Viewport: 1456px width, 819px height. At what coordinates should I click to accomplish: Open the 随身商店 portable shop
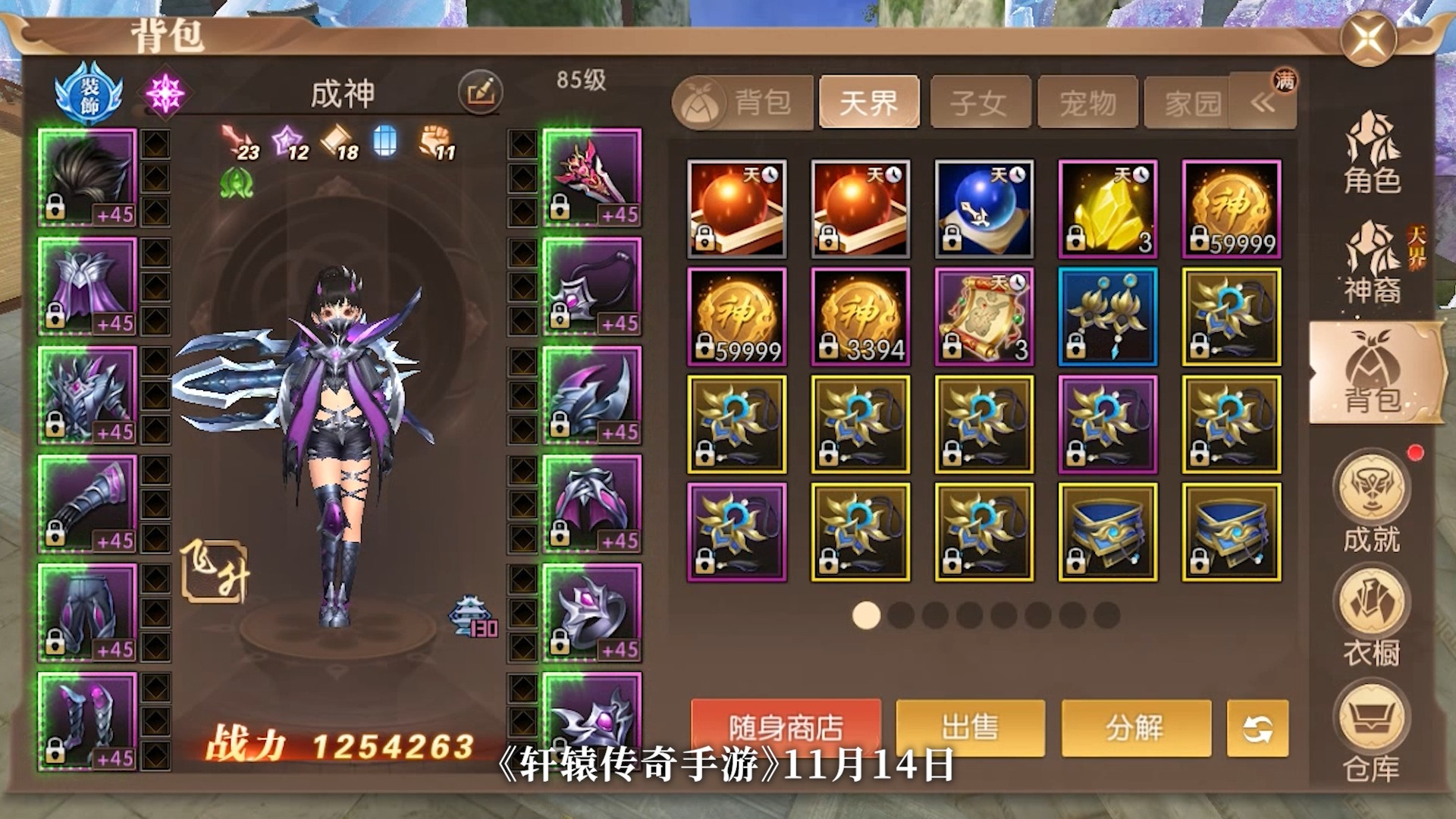coord(786,728)
